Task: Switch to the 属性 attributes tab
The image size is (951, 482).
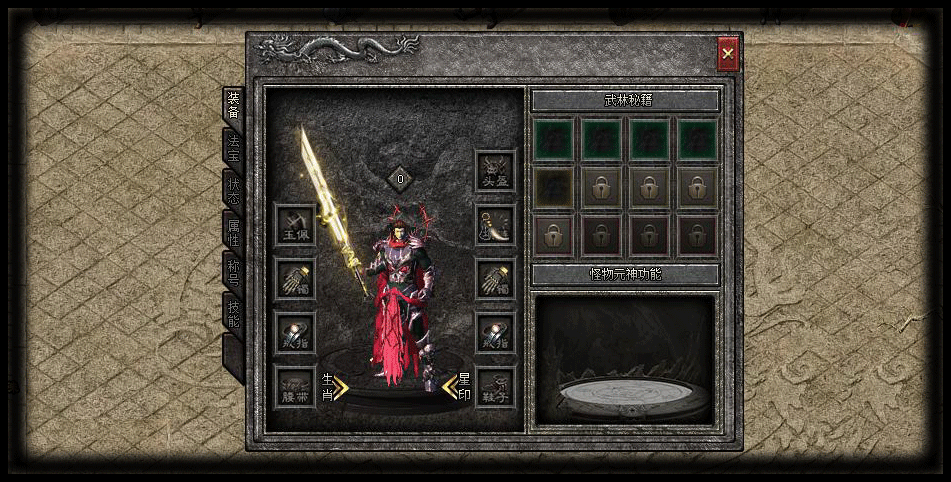Action: tap(233, 231)
